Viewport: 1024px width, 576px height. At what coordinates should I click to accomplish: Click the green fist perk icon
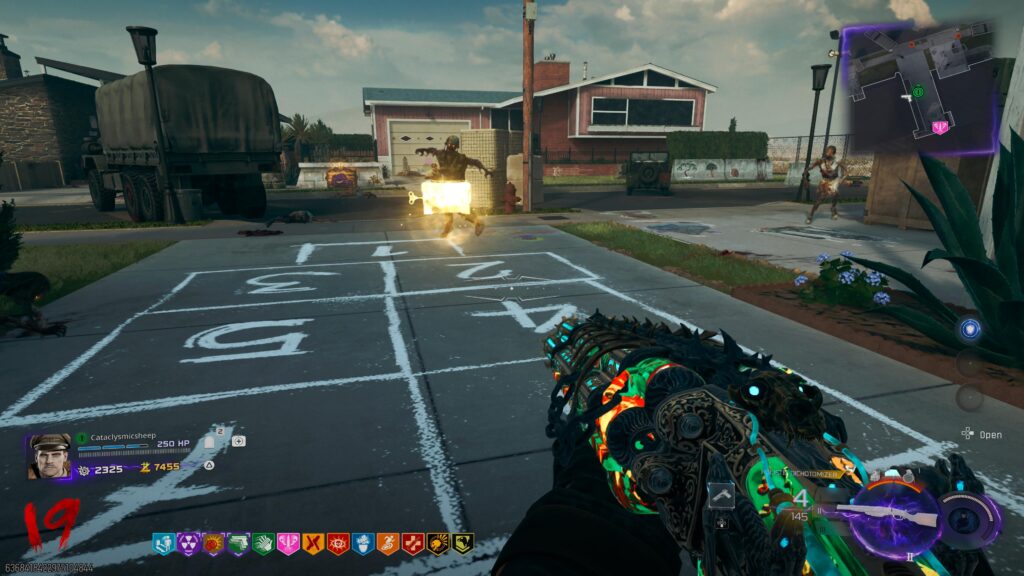[263, 544]
